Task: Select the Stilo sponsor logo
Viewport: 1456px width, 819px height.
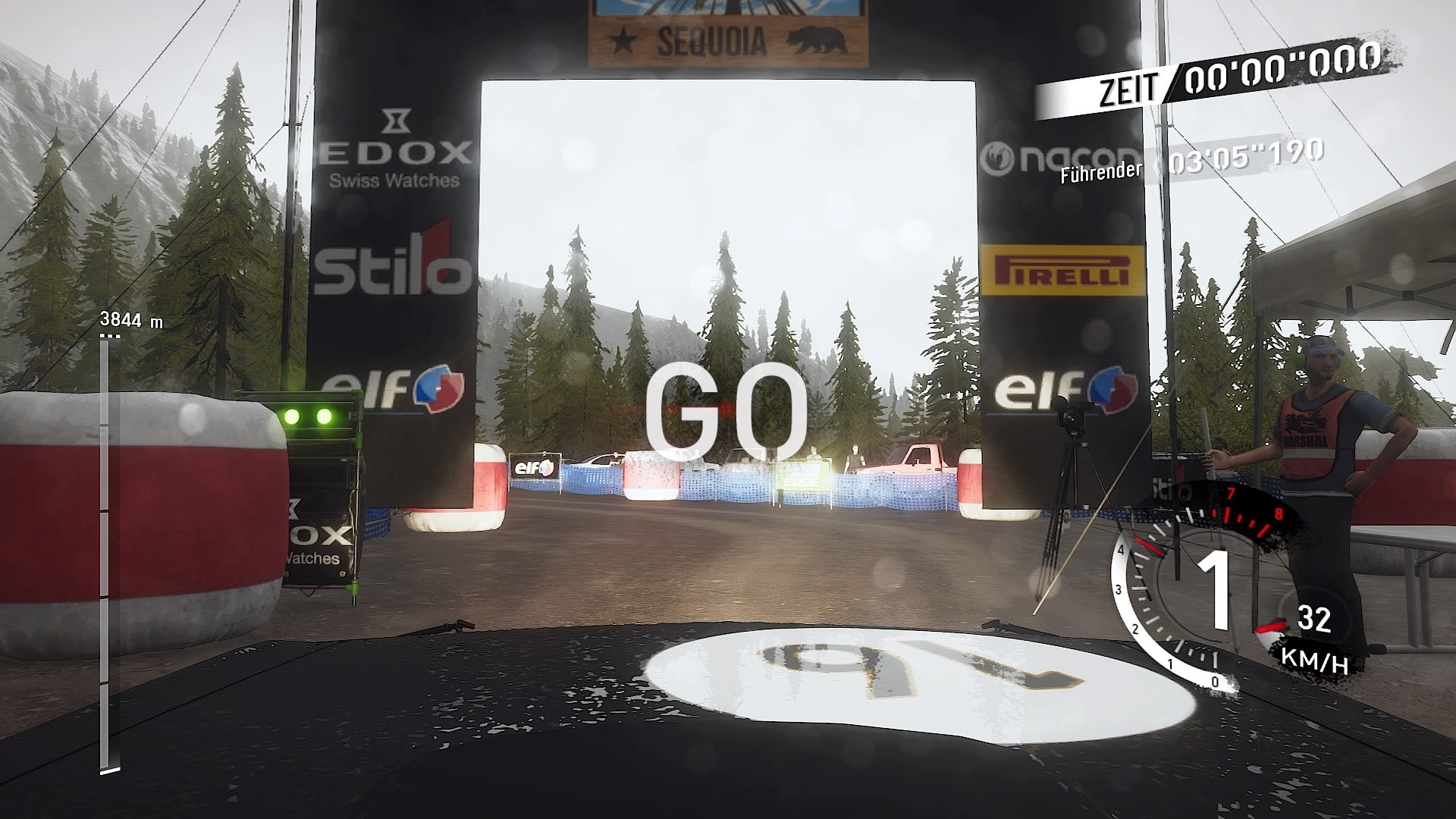Action: 394,267
